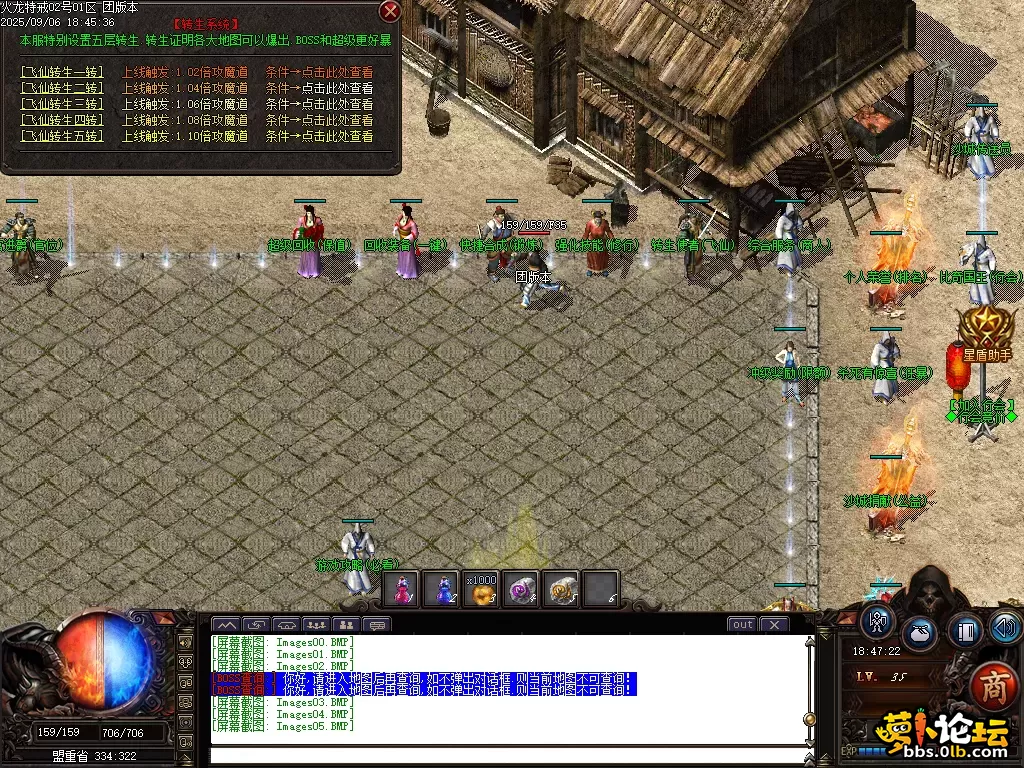Select the purple gem hotbar item

pos(521,589)
